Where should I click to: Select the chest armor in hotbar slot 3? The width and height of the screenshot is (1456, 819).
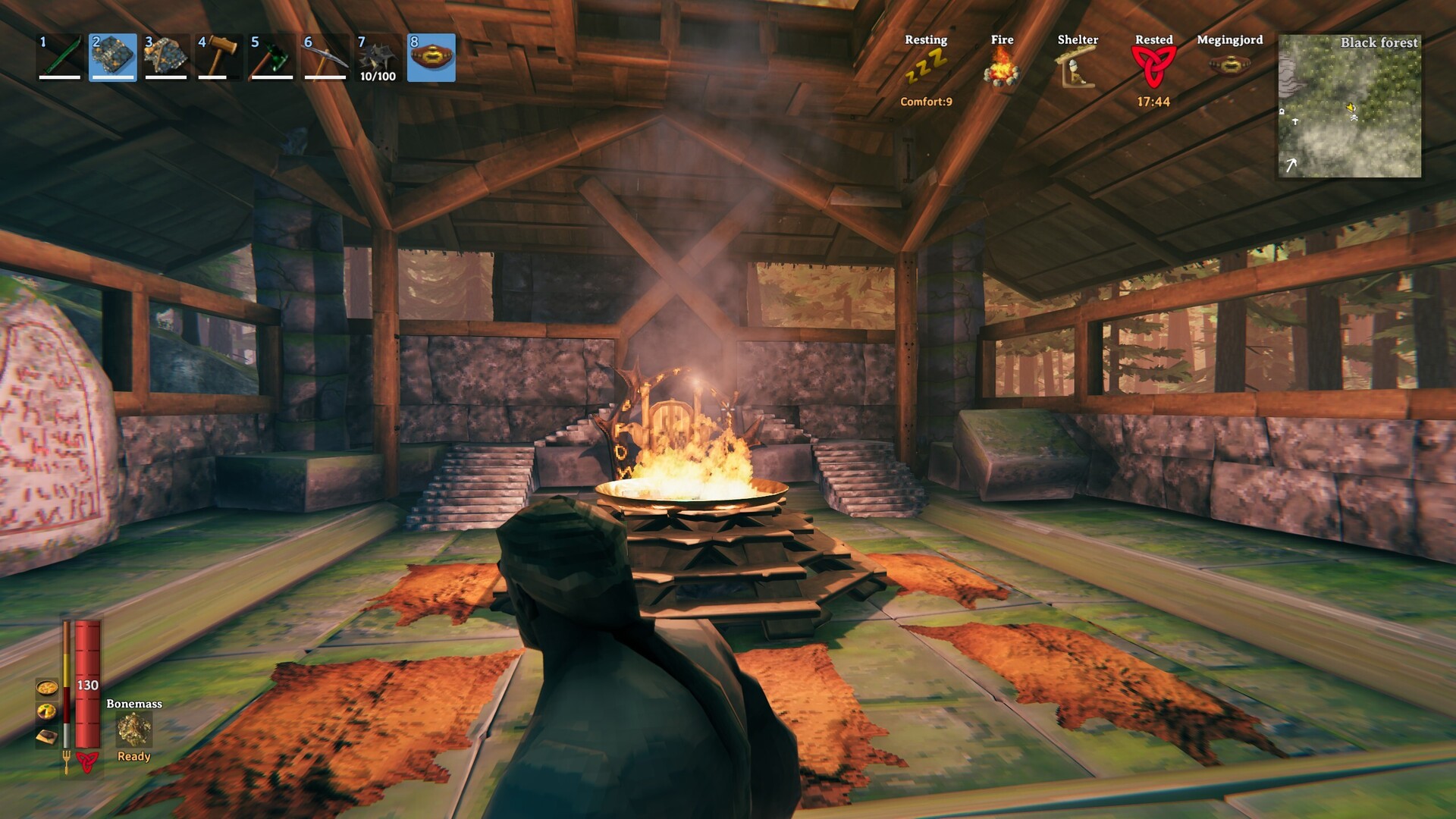point(166,57)
